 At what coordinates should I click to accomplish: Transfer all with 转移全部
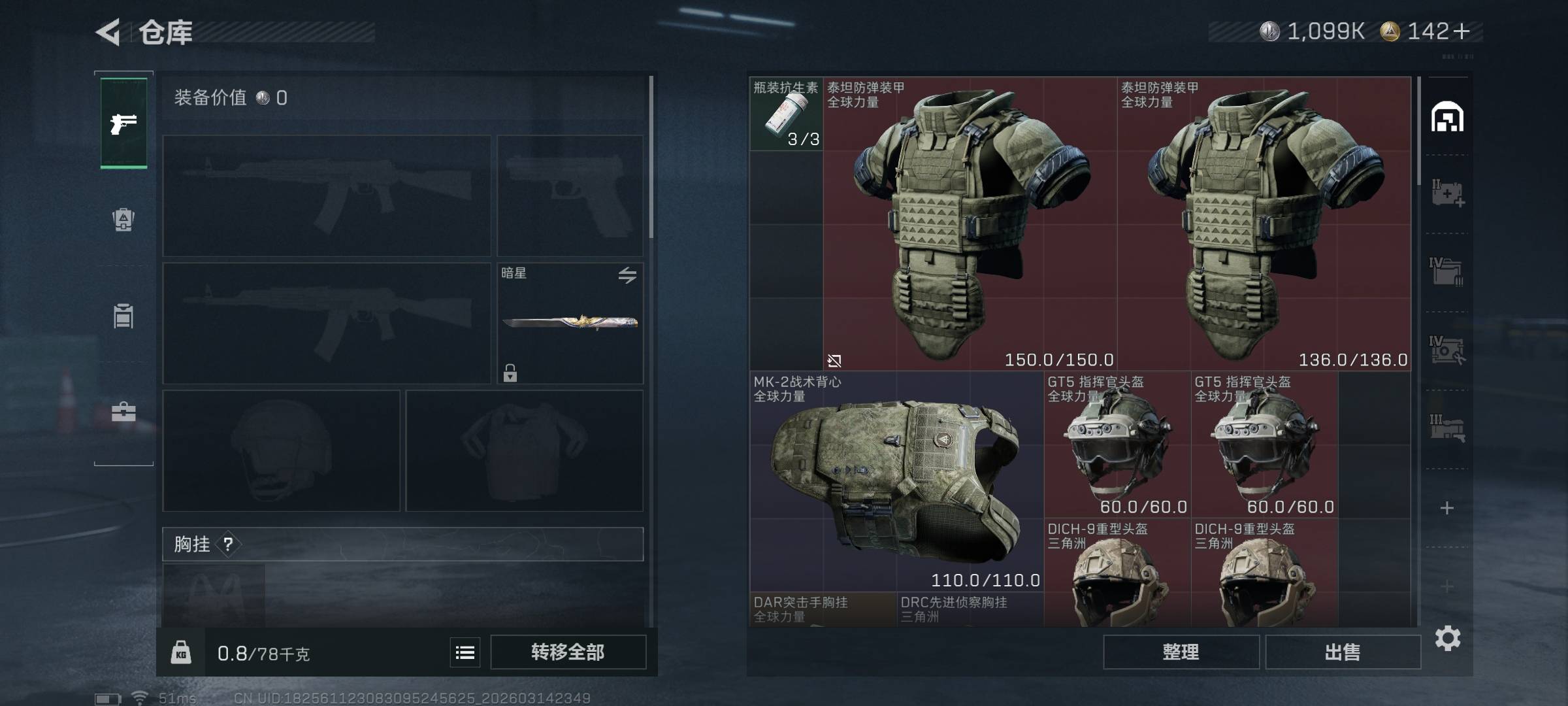pyautogui.click(x=568, y=652)
